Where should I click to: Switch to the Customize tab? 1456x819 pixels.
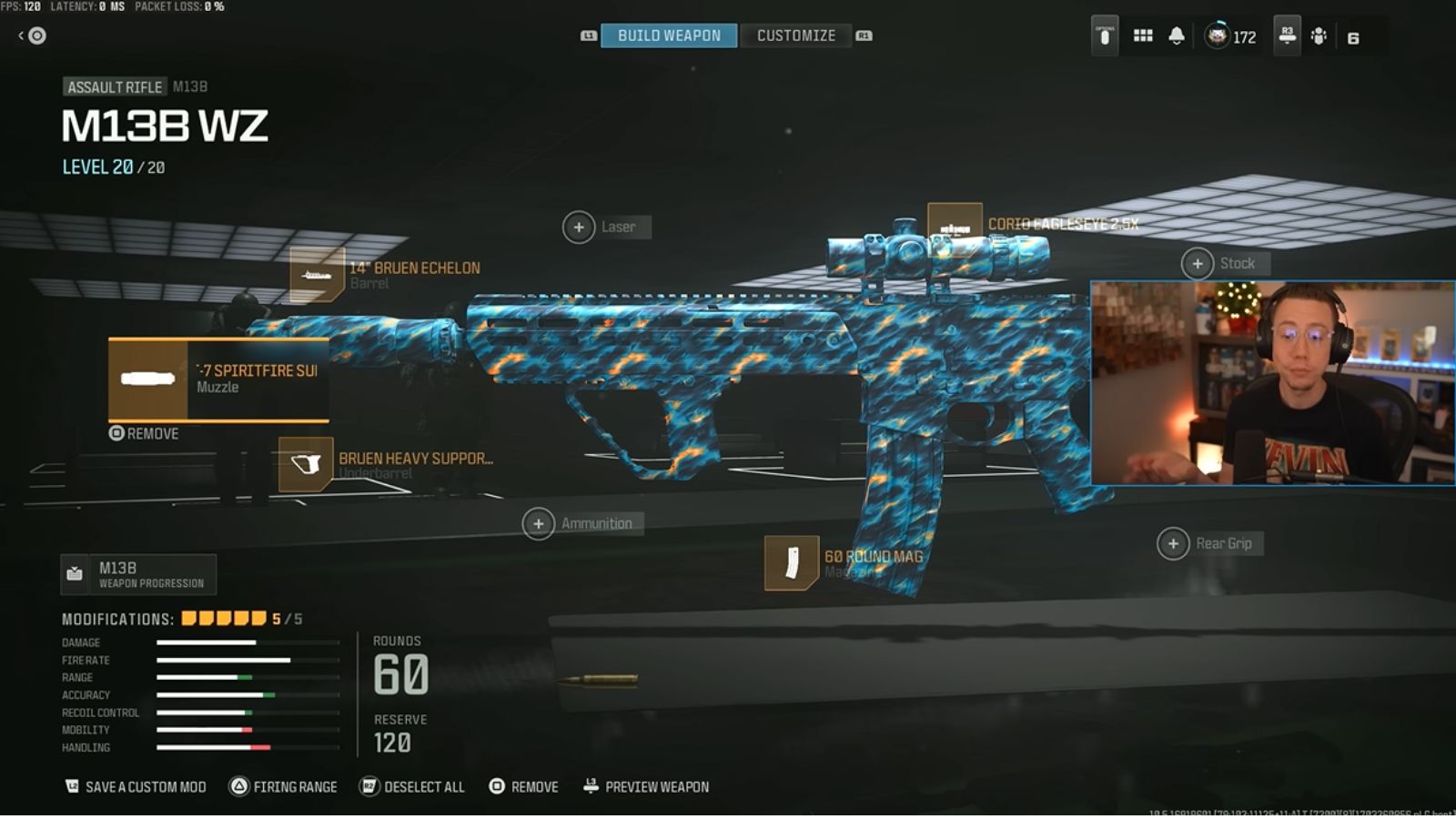pos(796,35)
